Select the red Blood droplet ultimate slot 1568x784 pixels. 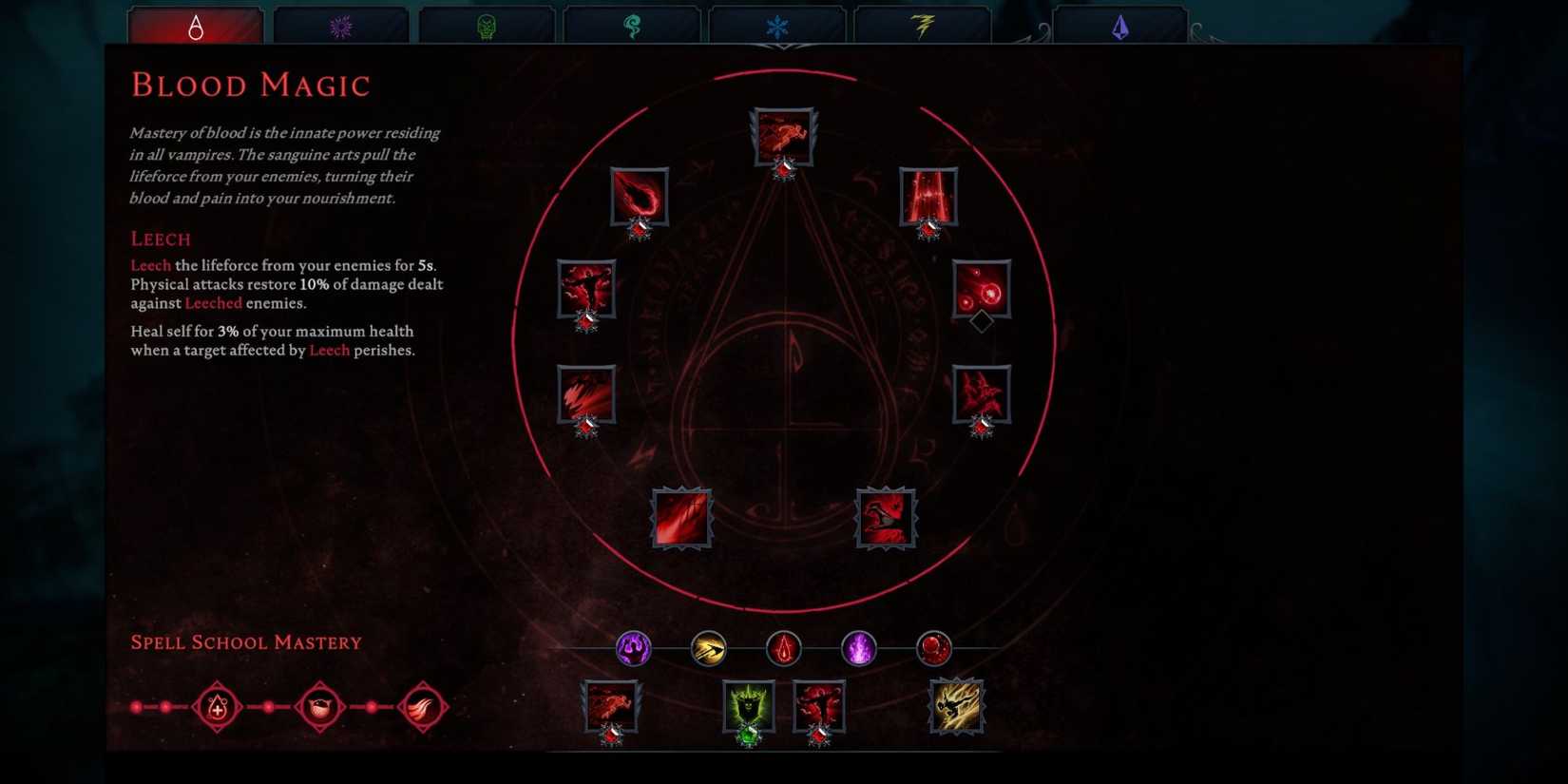pos(782,648)
